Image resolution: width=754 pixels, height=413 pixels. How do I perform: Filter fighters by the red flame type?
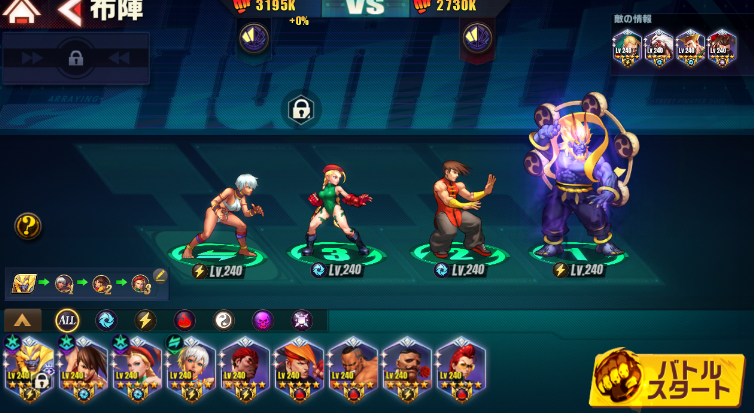(184, 320)
